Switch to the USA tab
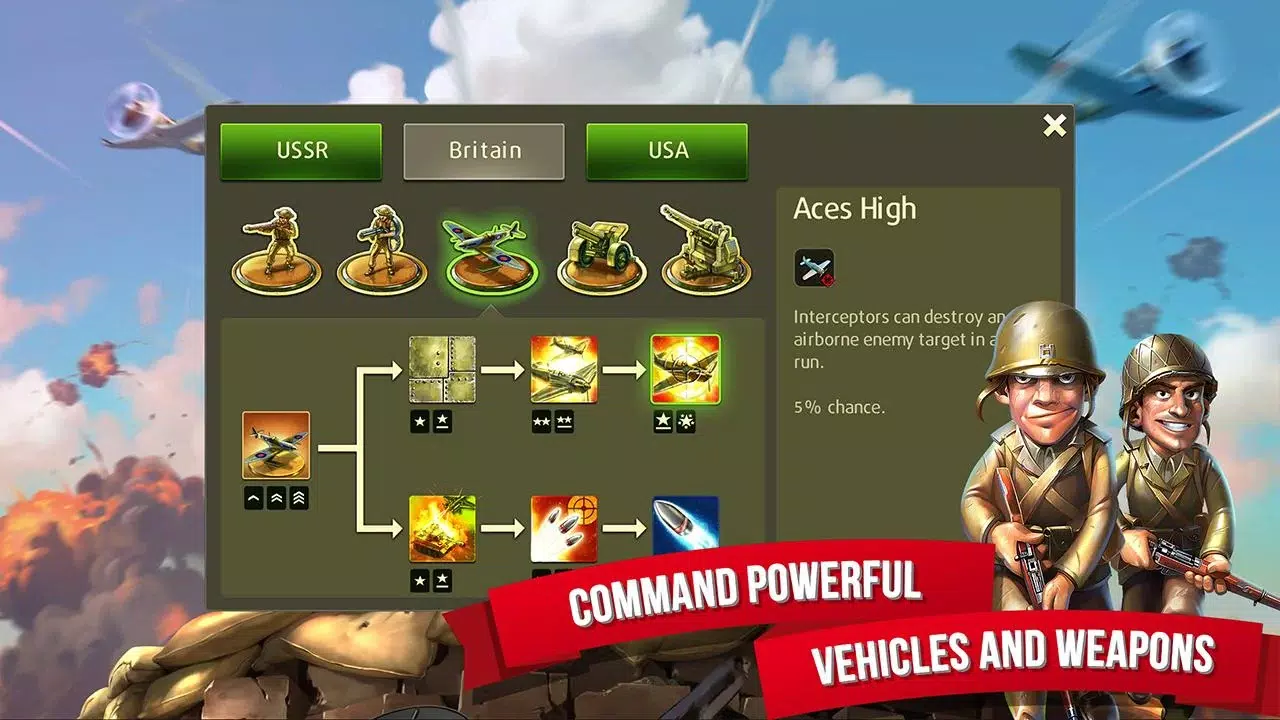This screenshot has height=720, width=1280. click(667, 151)
